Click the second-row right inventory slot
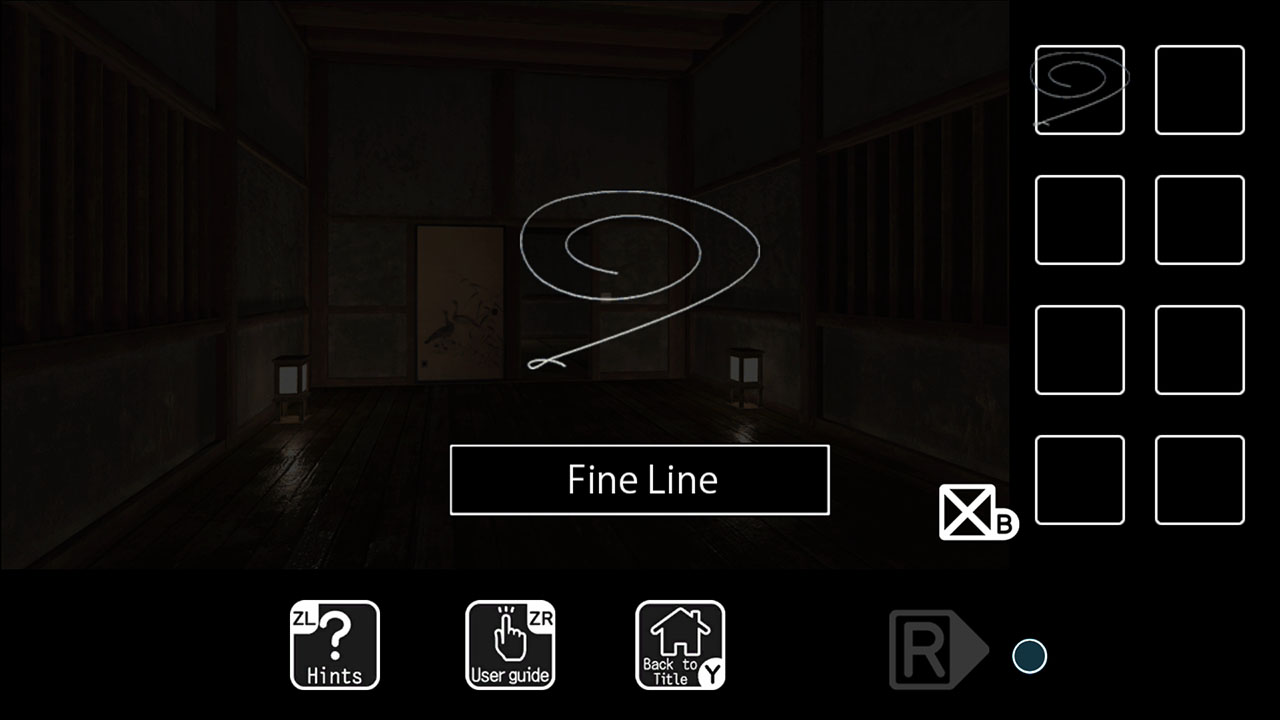This screenshot has width=1280, height=720. point(1200,219)
